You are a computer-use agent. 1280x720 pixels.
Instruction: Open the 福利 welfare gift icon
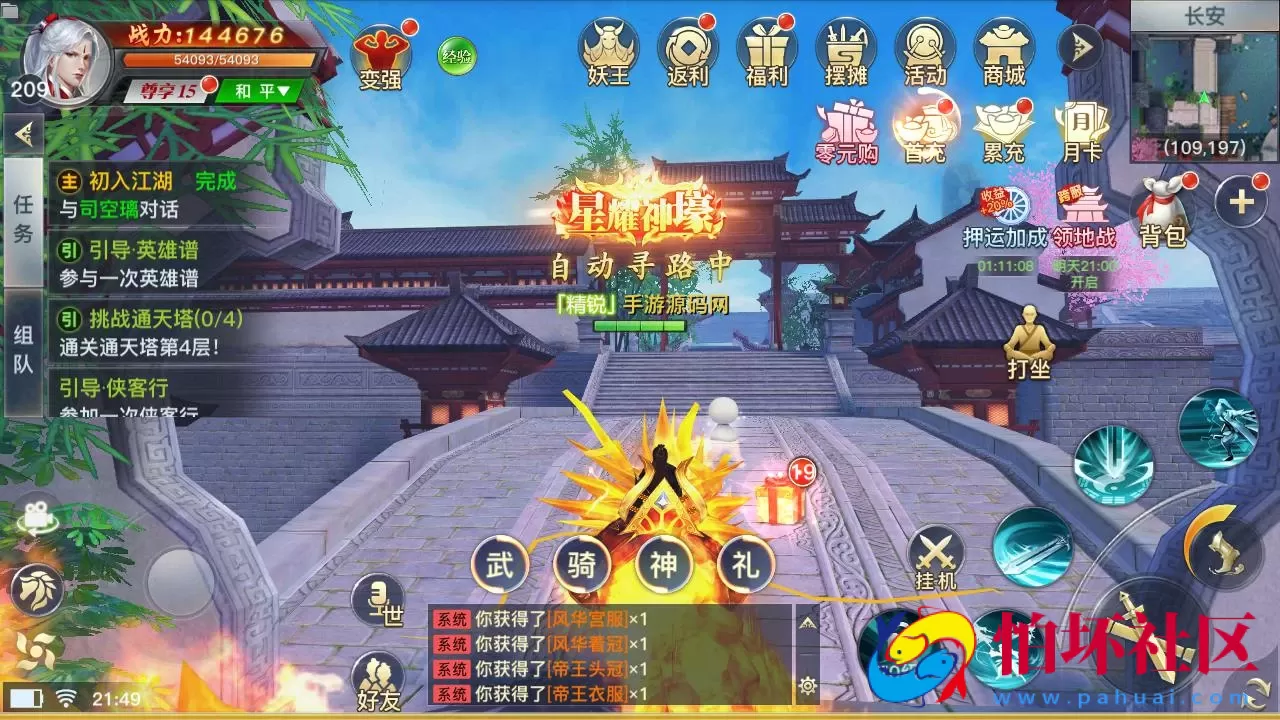click(767, 50)
